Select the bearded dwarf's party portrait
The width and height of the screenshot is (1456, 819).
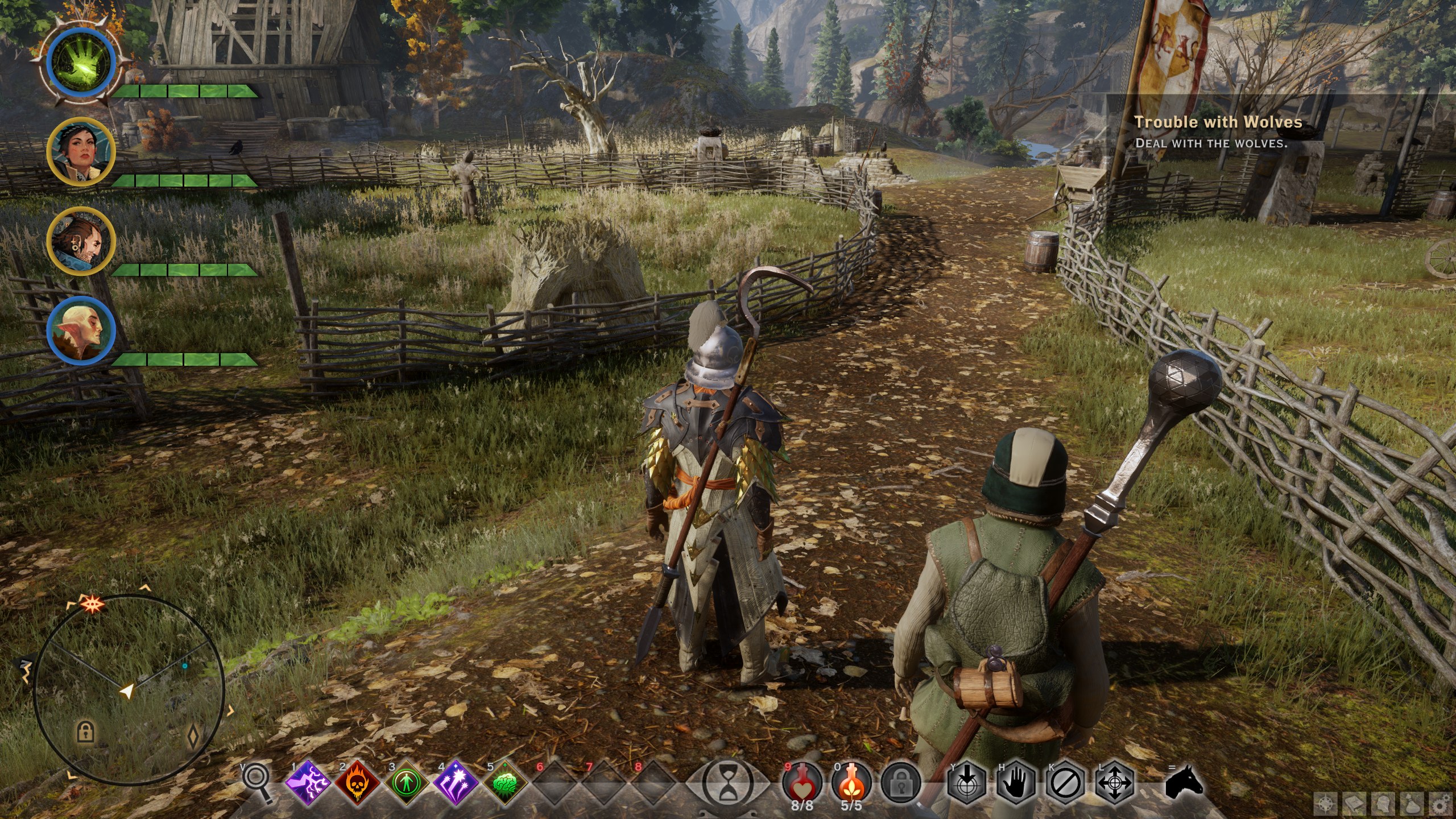click(81, 241)
